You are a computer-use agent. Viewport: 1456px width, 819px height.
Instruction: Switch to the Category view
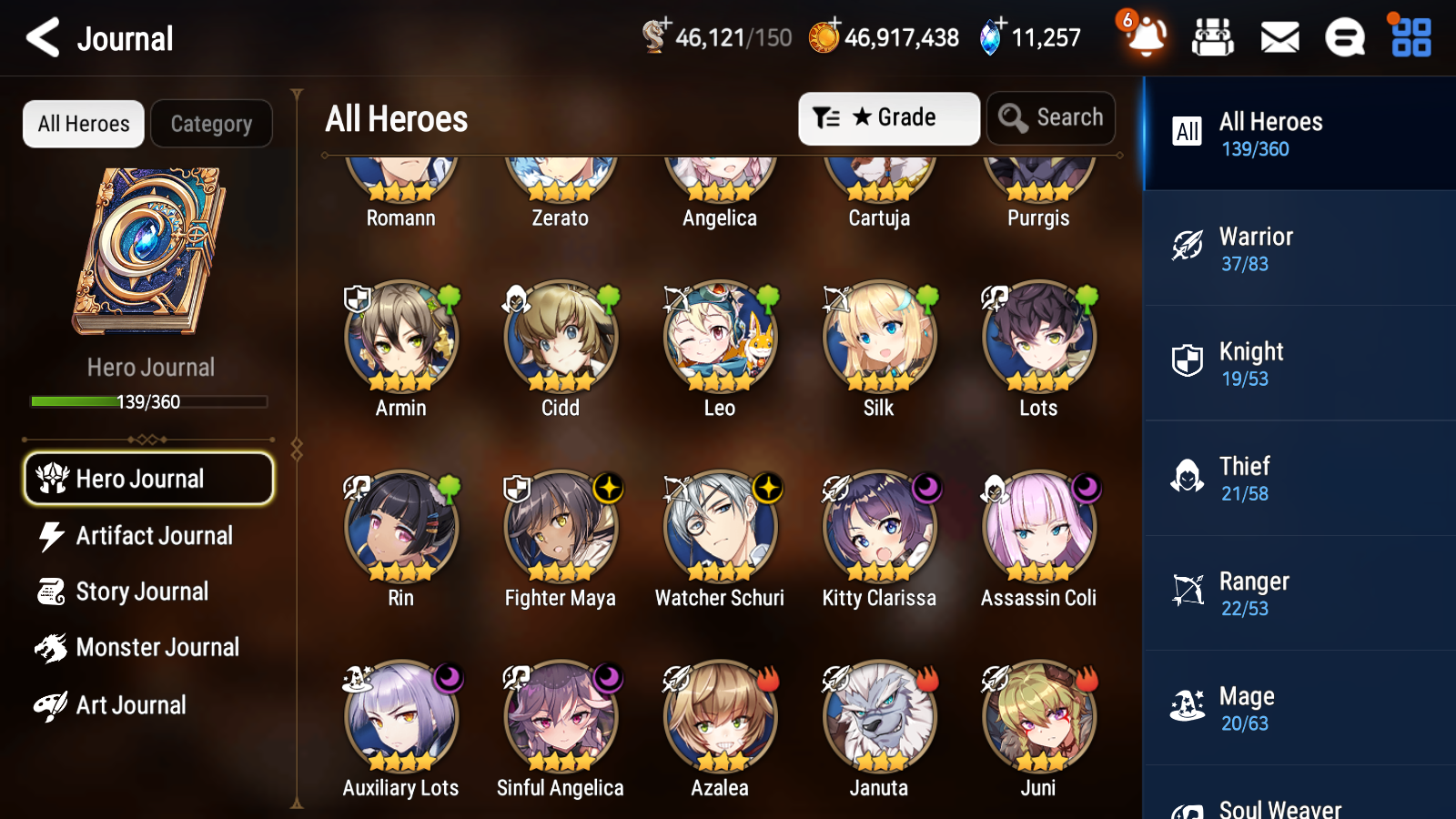pyautogui.click(x=211, y=124)
